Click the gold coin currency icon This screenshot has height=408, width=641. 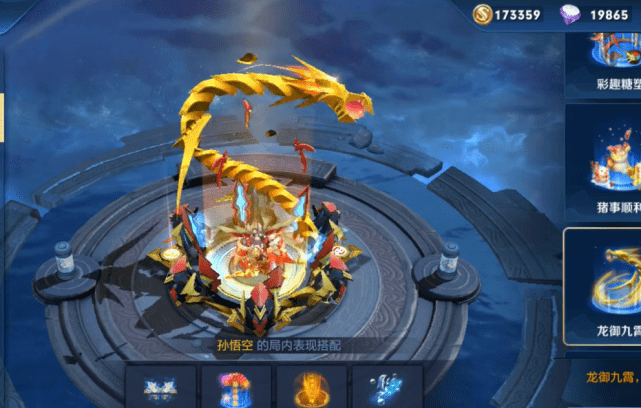coord(485,15)
